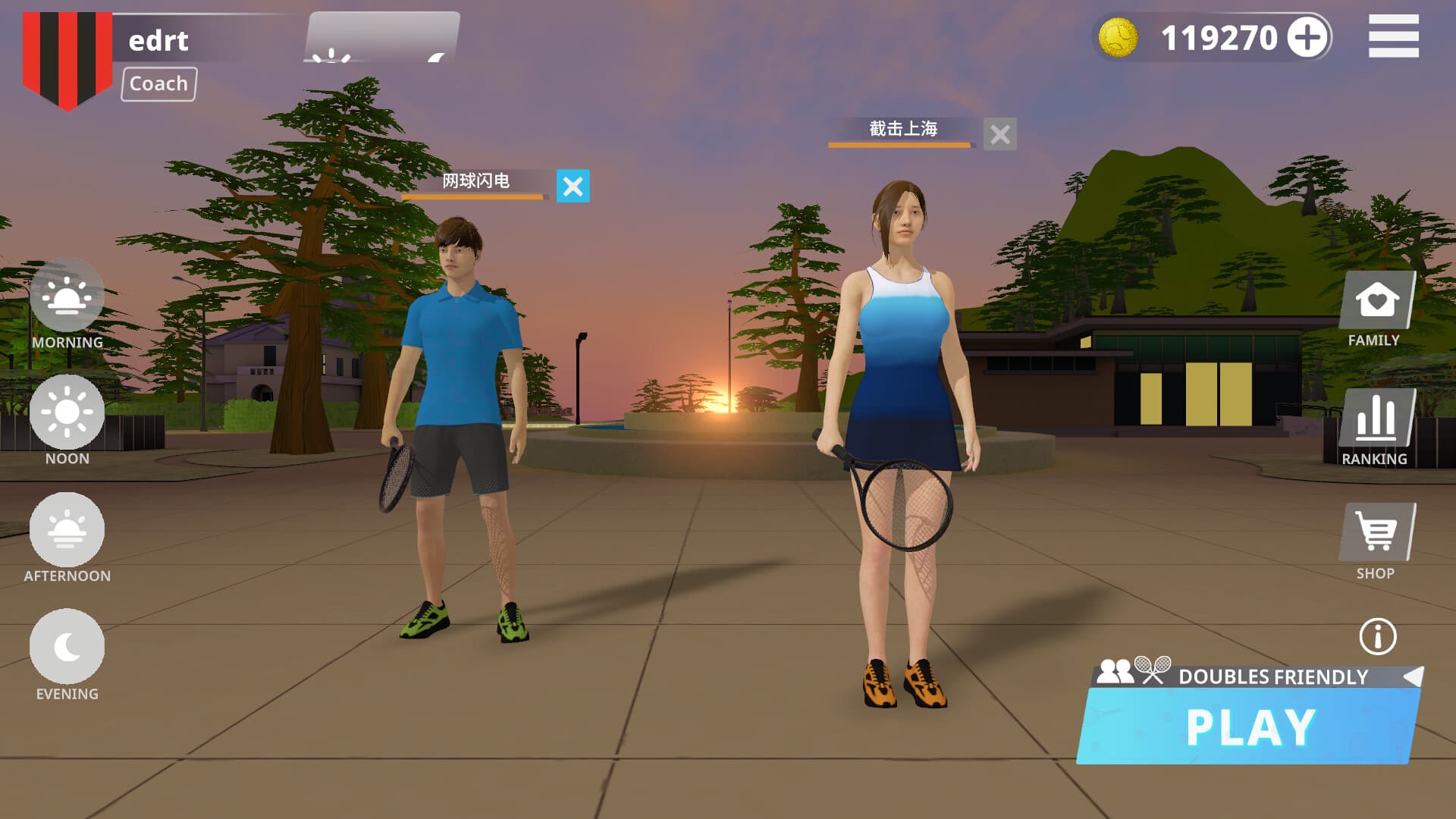Switch the scene to Noon
This screenshot has width=1456, height=819.
(67, 413)
